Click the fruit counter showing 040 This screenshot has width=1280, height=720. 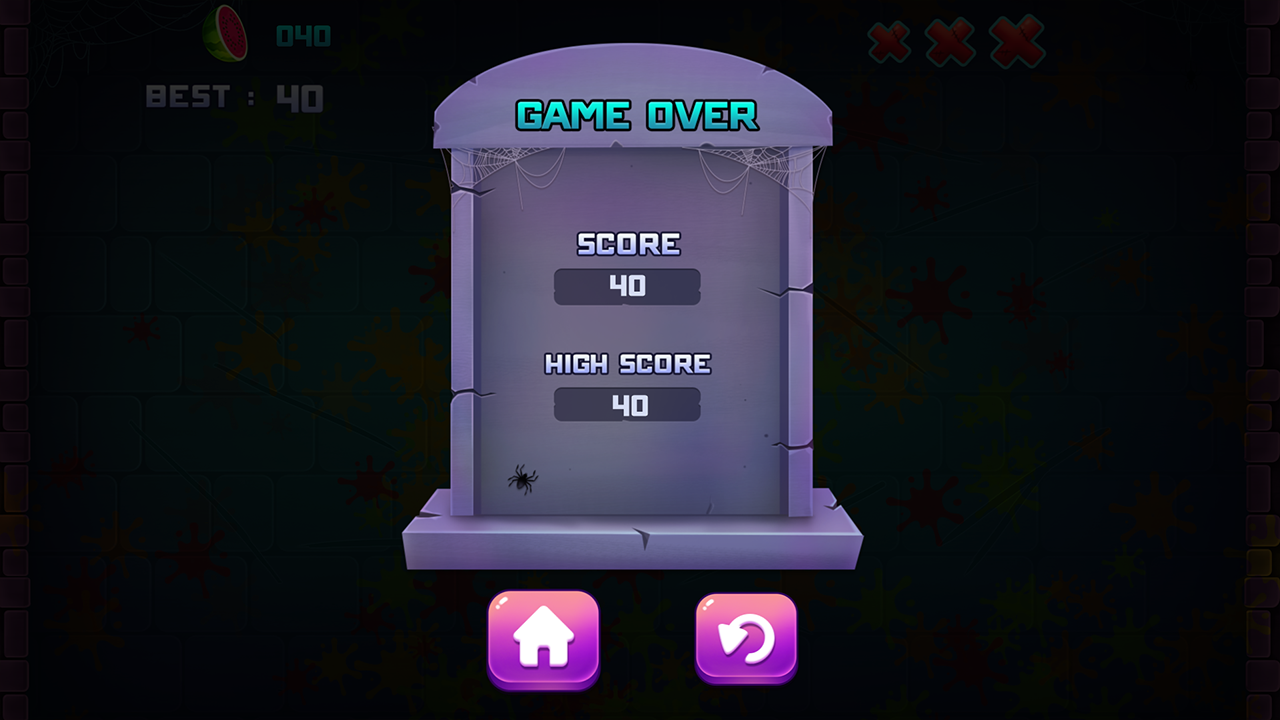click(x=300, y=34)
